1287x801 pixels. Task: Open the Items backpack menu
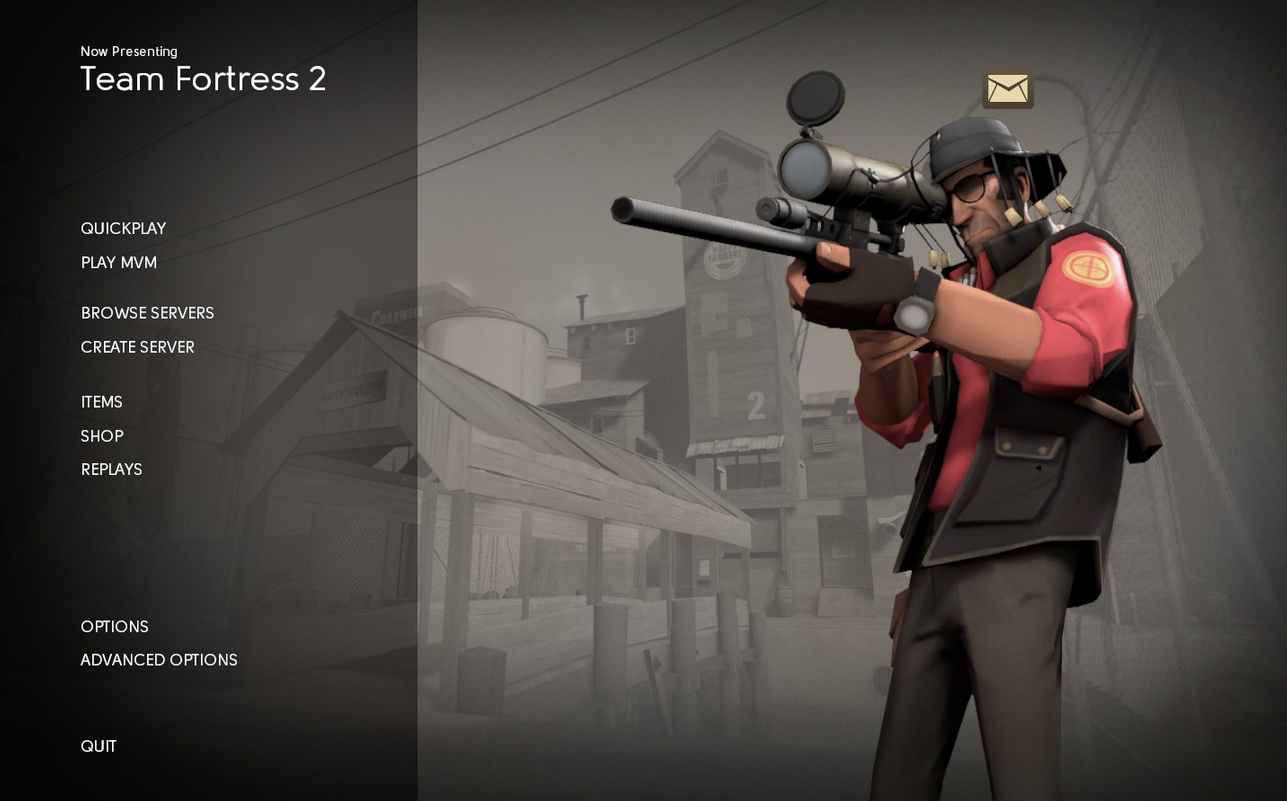101,402
